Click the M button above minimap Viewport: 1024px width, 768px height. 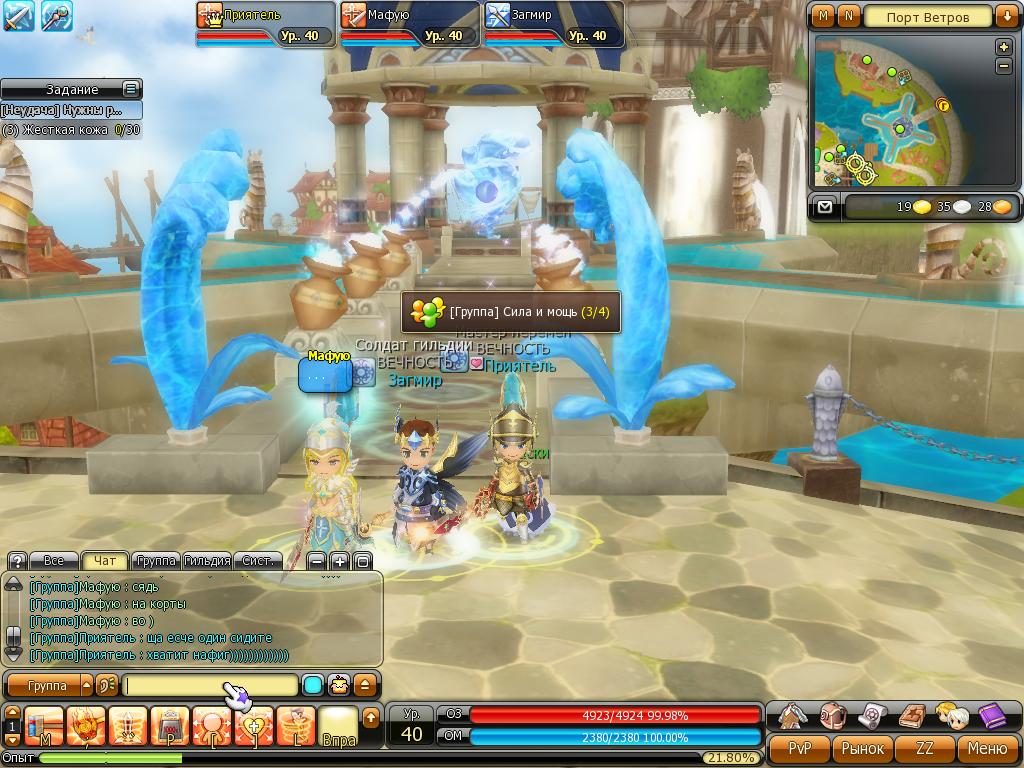[823, 16]
